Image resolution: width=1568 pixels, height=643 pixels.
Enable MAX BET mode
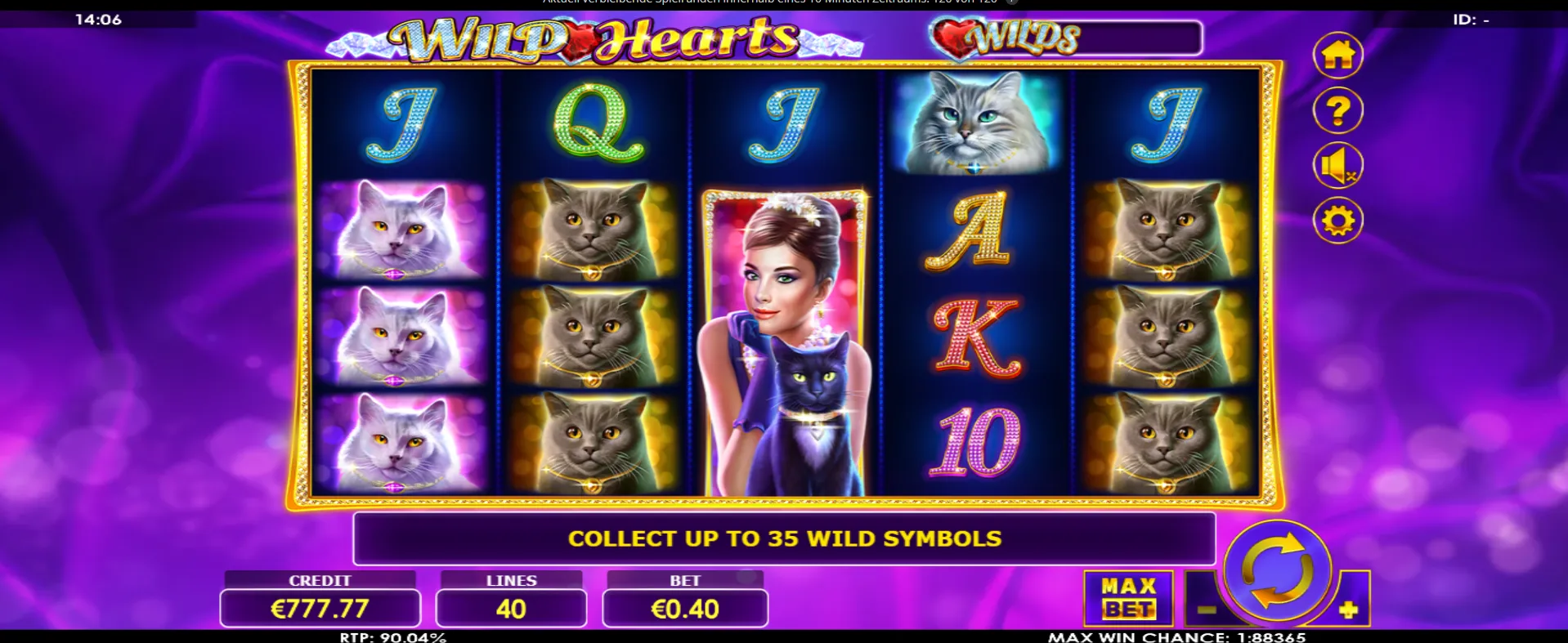(1127, 597)
